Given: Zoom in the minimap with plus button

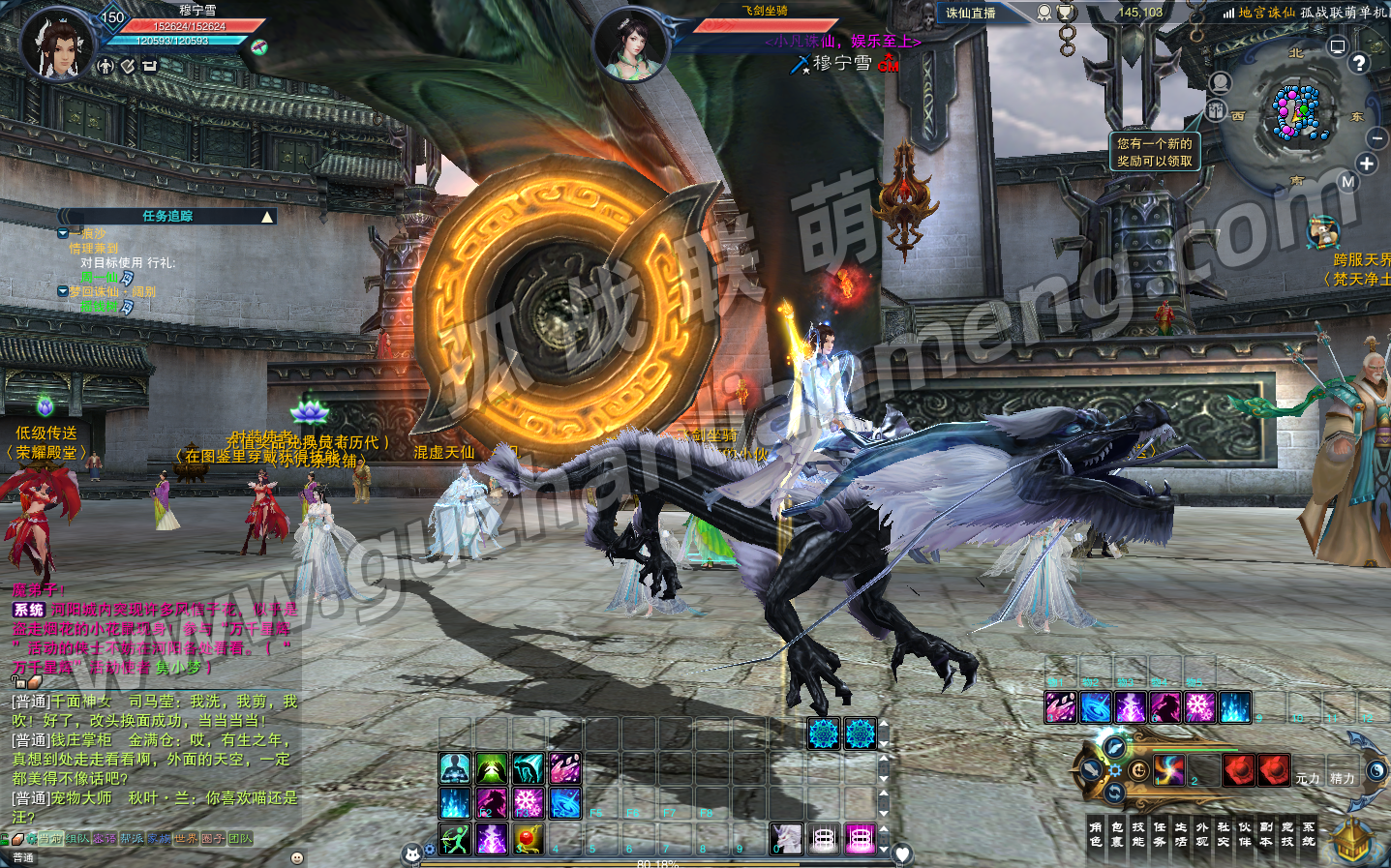Looking at the screenshot, I should [1367, 164].
